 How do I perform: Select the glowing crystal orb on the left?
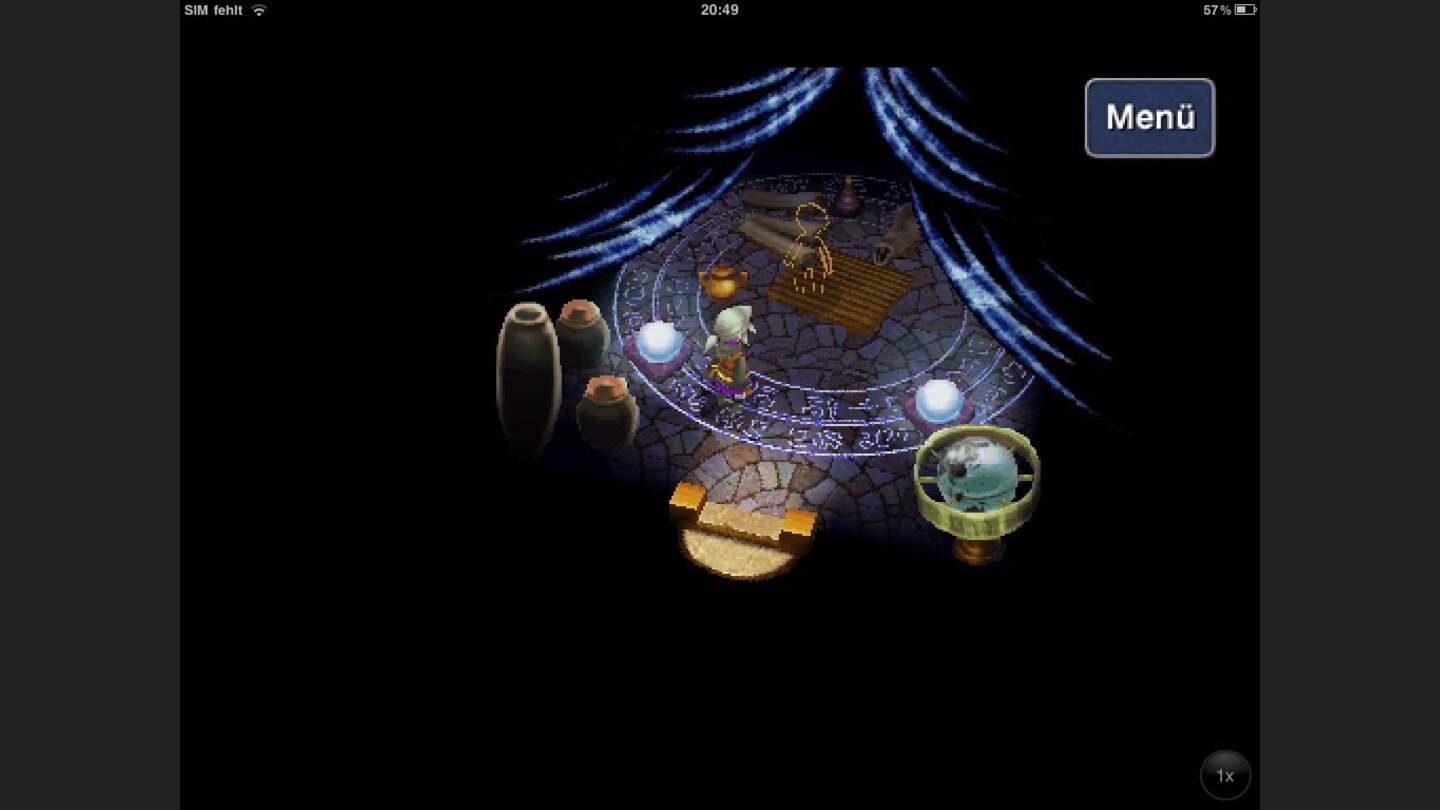click(x=661, y=344)
